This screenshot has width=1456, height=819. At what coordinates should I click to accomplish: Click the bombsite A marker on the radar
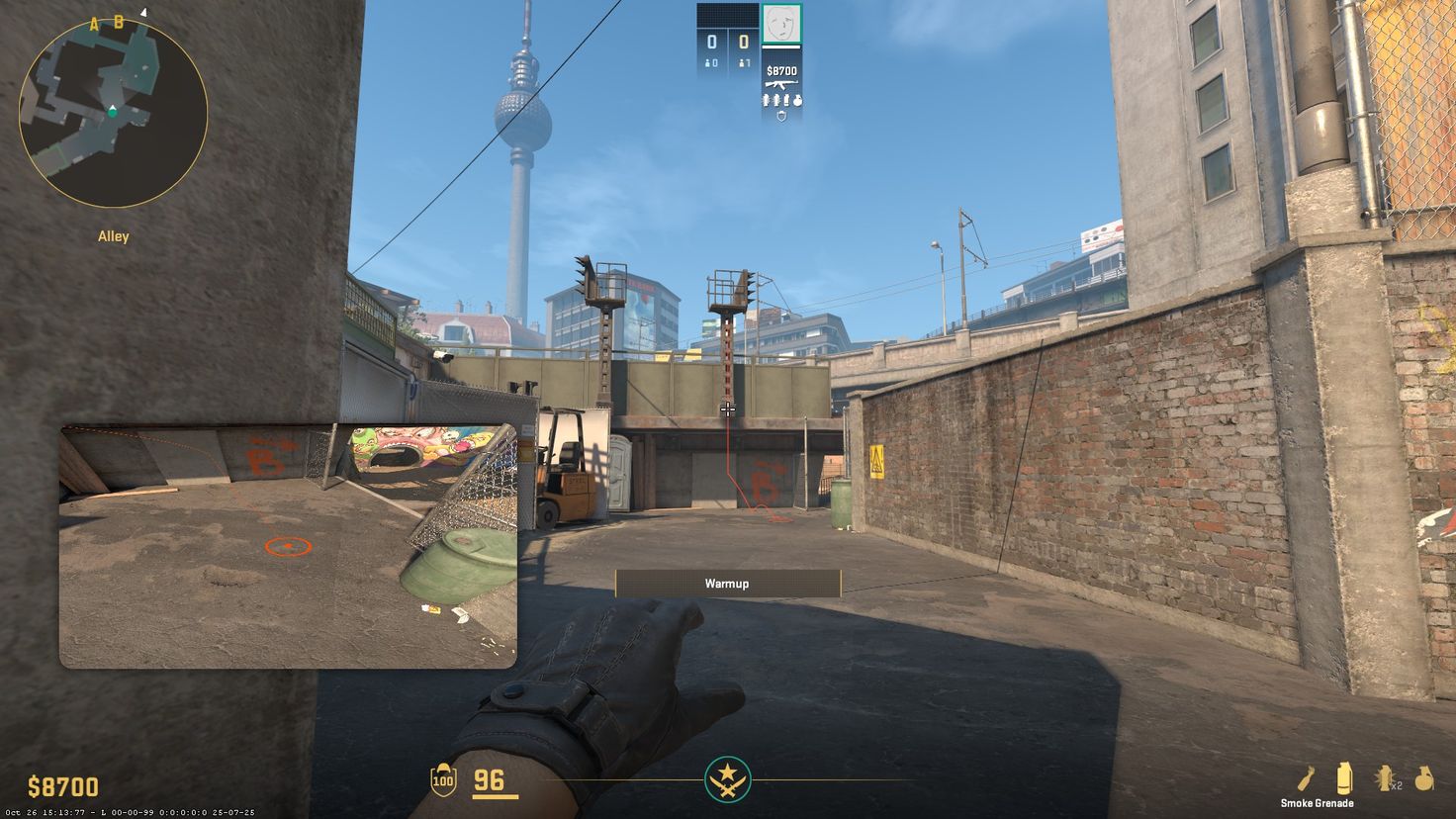pyautogui.click(x=95, y=21)
